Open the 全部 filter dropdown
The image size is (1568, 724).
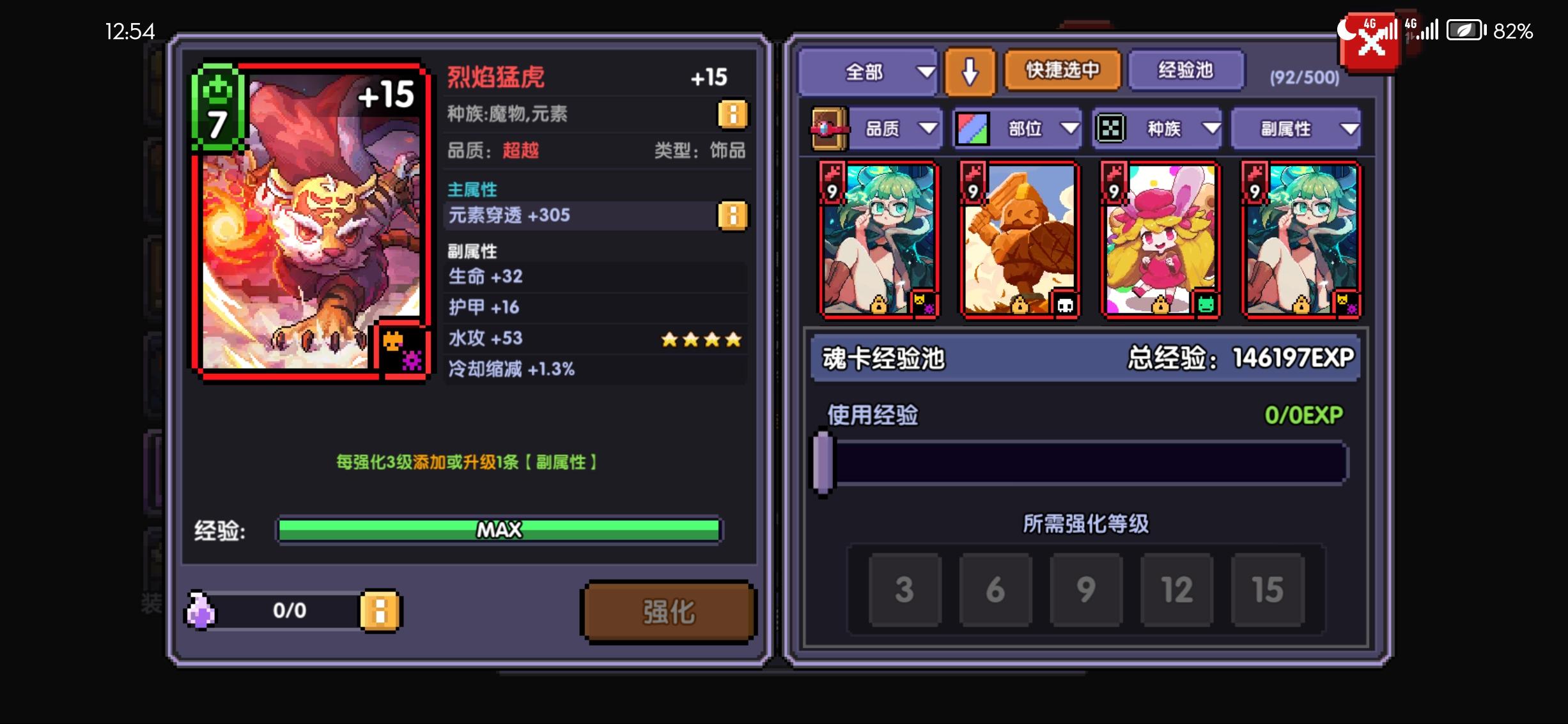pyautogui.click(x=868, y=72)
